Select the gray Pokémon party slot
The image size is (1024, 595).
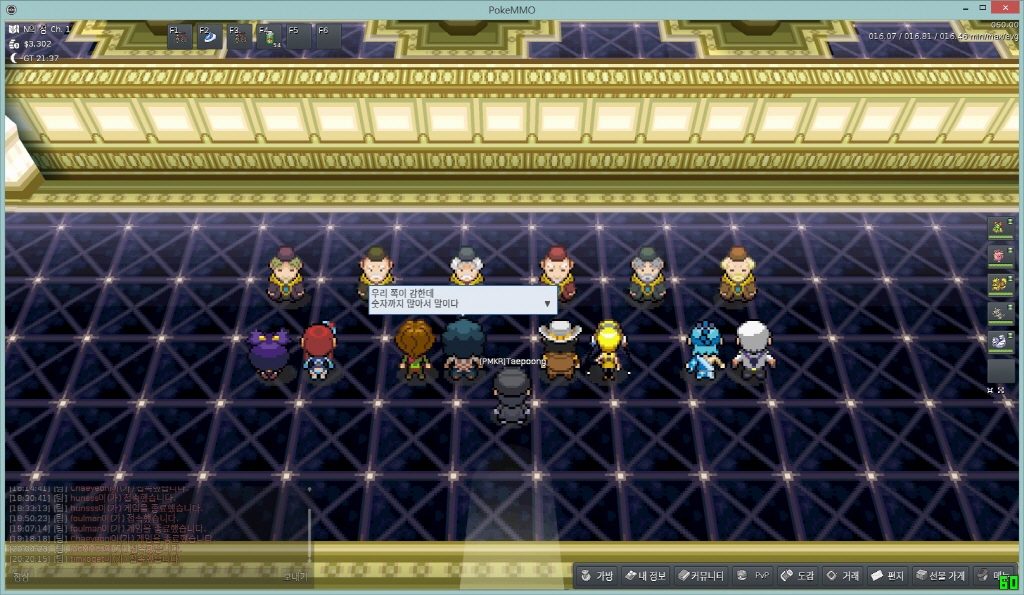click(x=1000, y=314)
